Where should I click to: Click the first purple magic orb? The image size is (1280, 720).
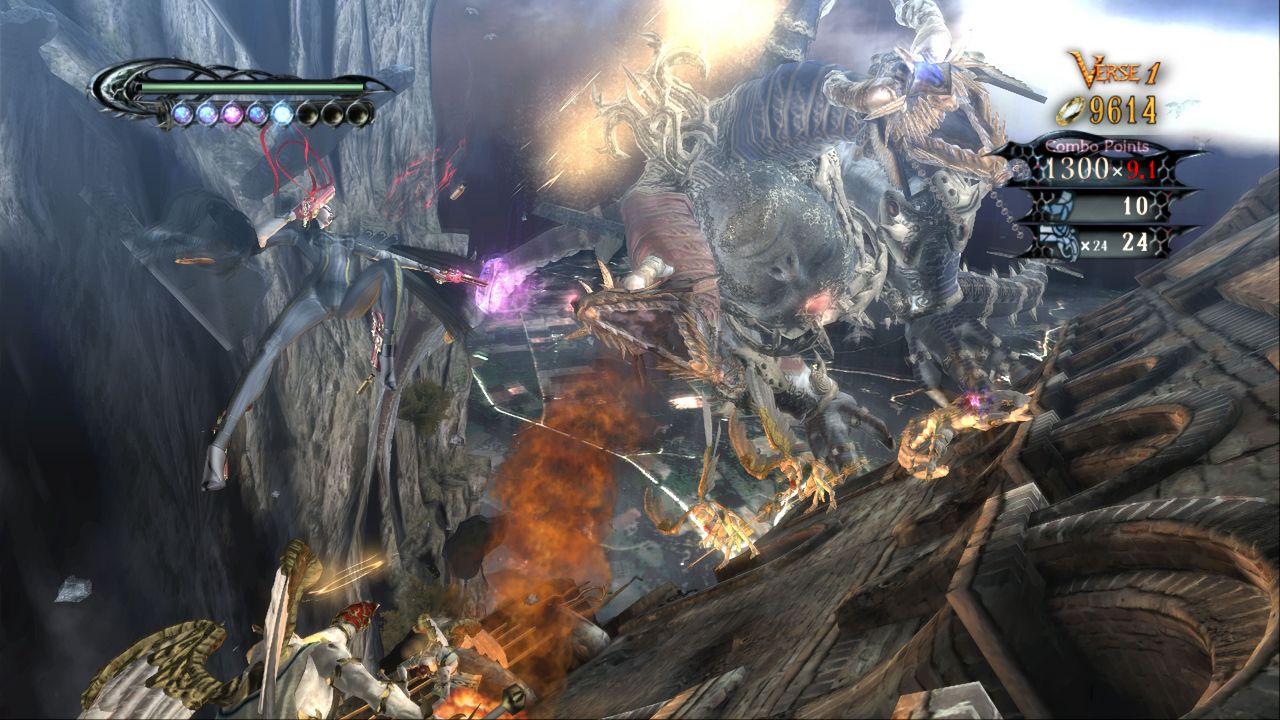(x=183, y=114)
